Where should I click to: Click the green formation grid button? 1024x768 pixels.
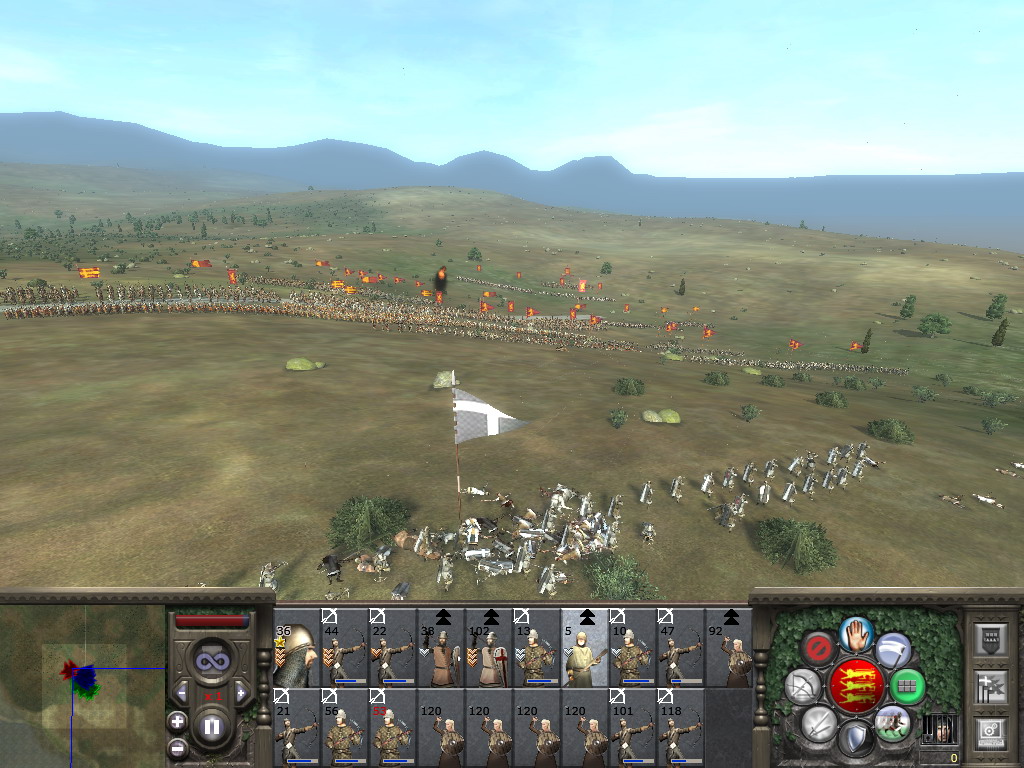[x=907, y=686]
